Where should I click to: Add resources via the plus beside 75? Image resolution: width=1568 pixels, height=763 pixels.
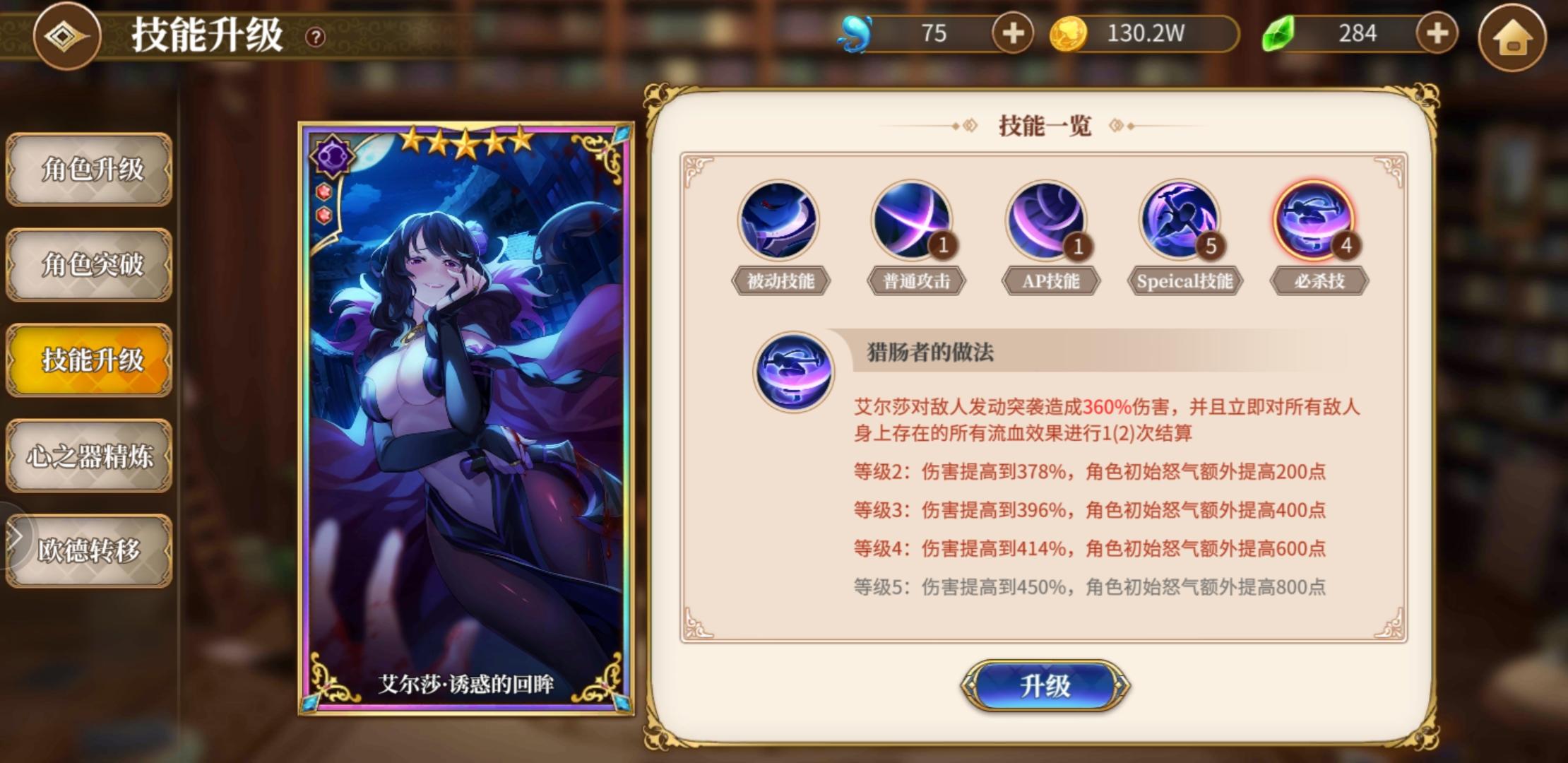[1014, 33]
